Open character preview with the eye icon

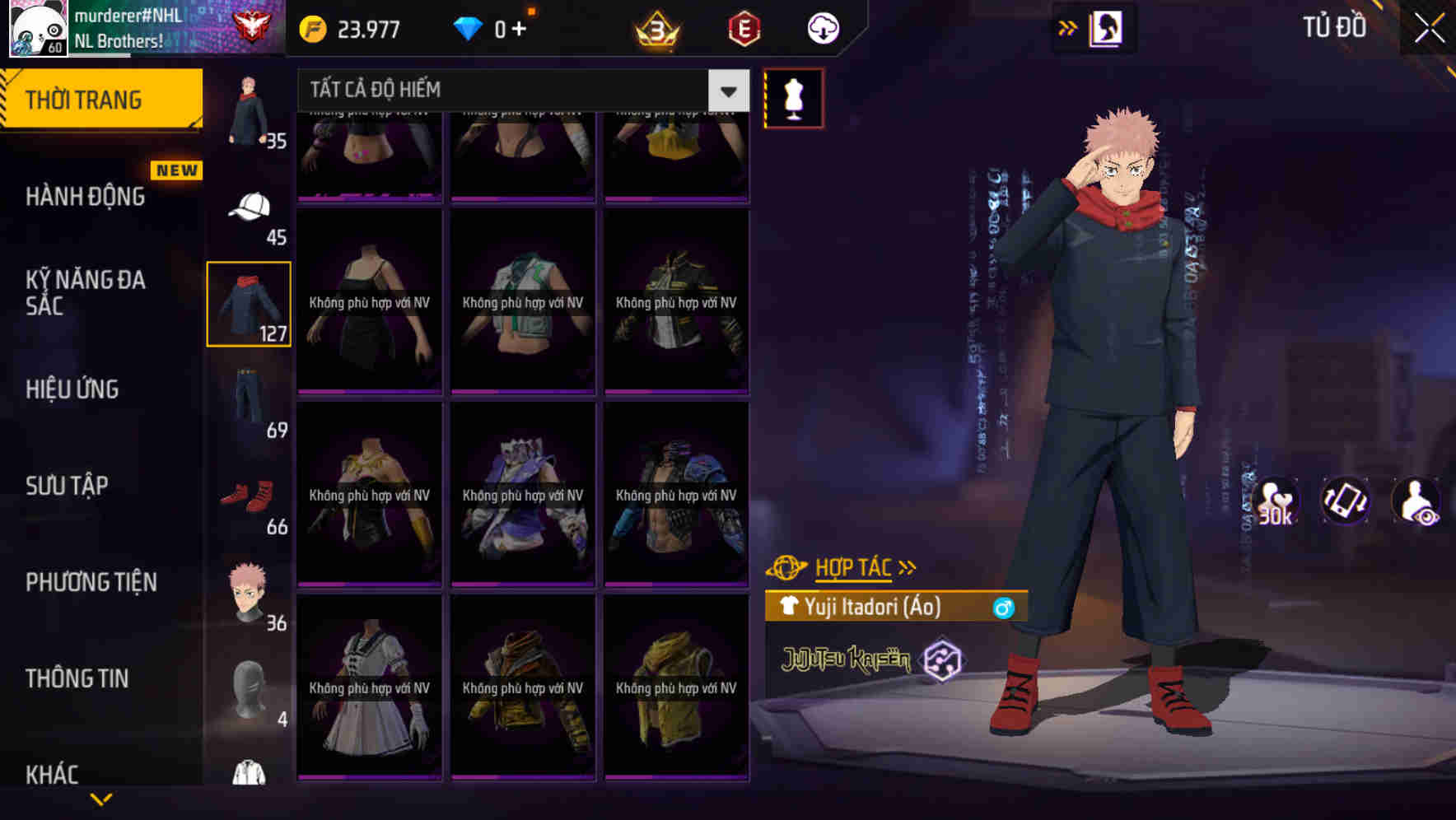coord(1417,502)
